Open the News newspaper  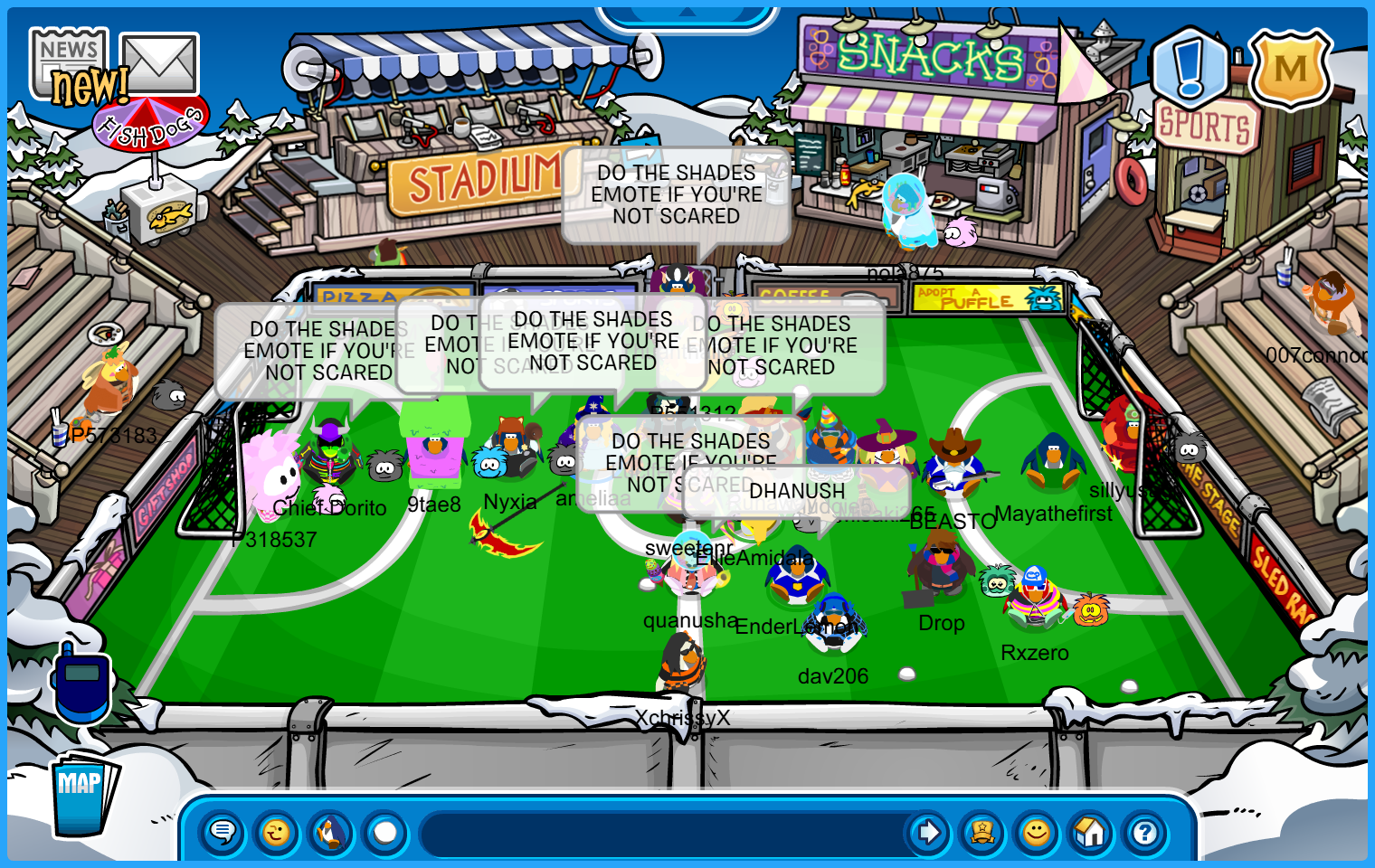pyautogui.click(x=69, y=61)
